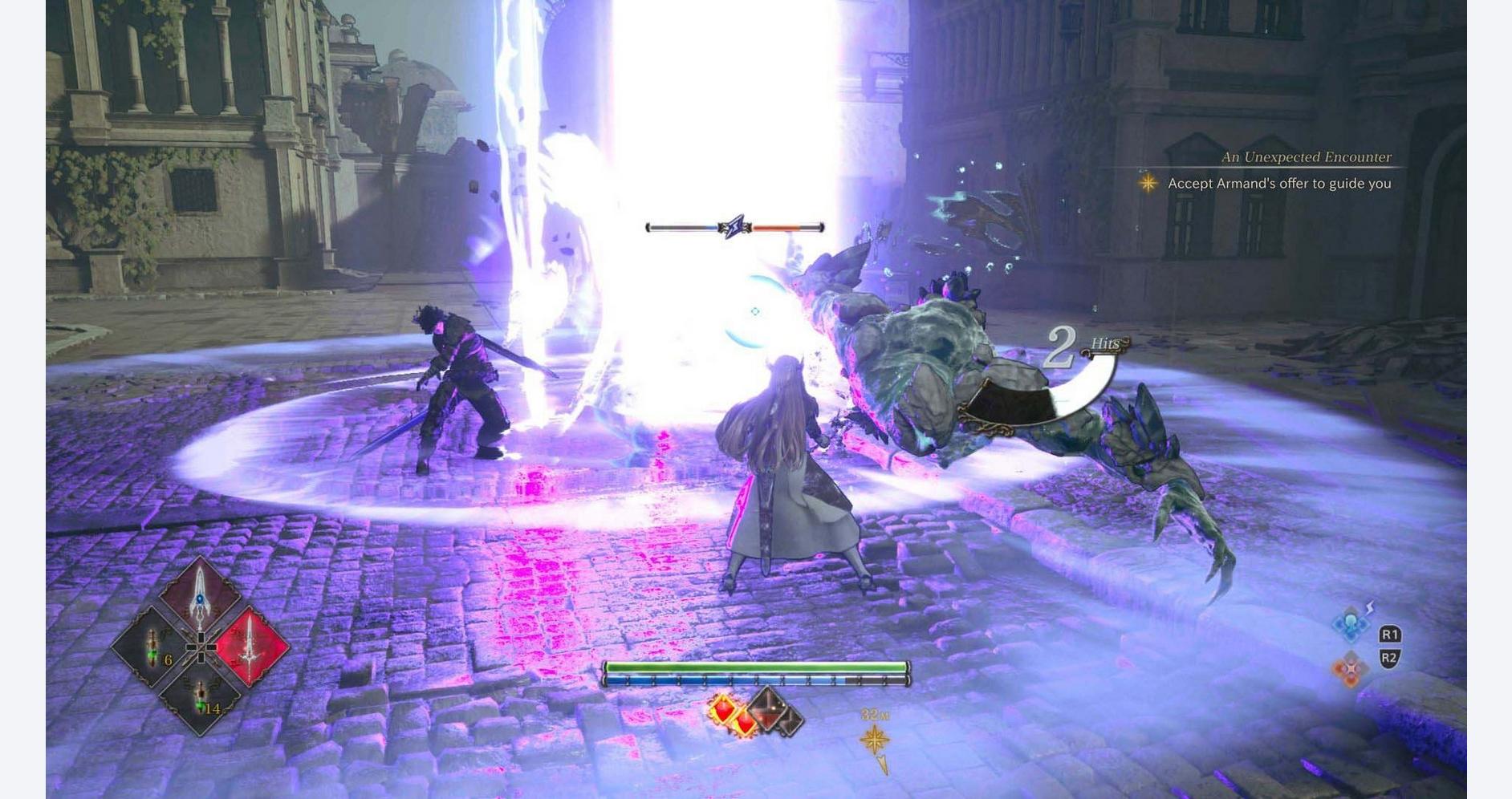Image resolution: width=1512 pixels, height=799 pixels.
Task: Open the An Unexpected Encounter quest tracker
Action: pos(1306,157)
